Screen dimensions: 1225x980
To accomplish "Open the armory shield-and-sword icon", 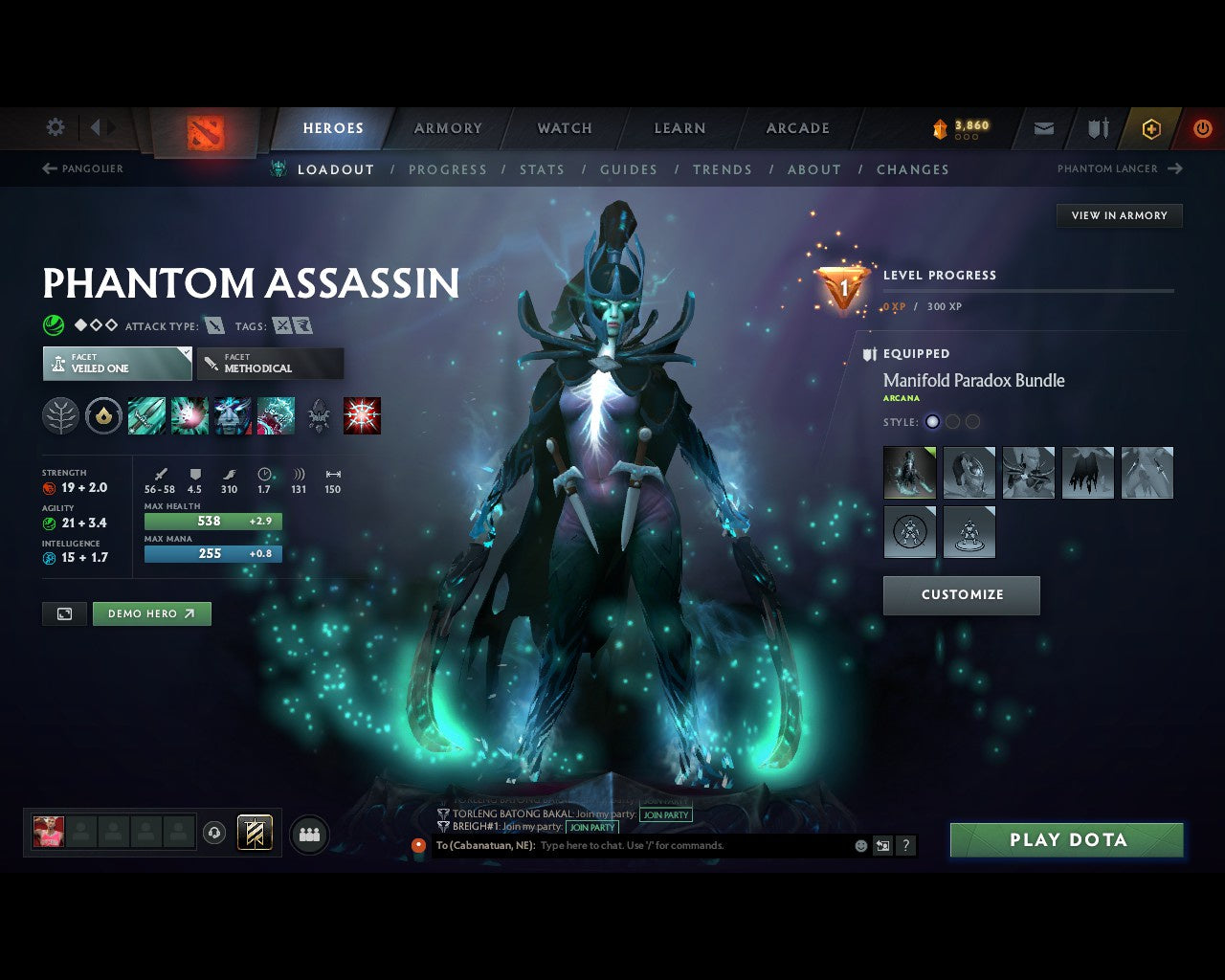I will coord(1097,128).
